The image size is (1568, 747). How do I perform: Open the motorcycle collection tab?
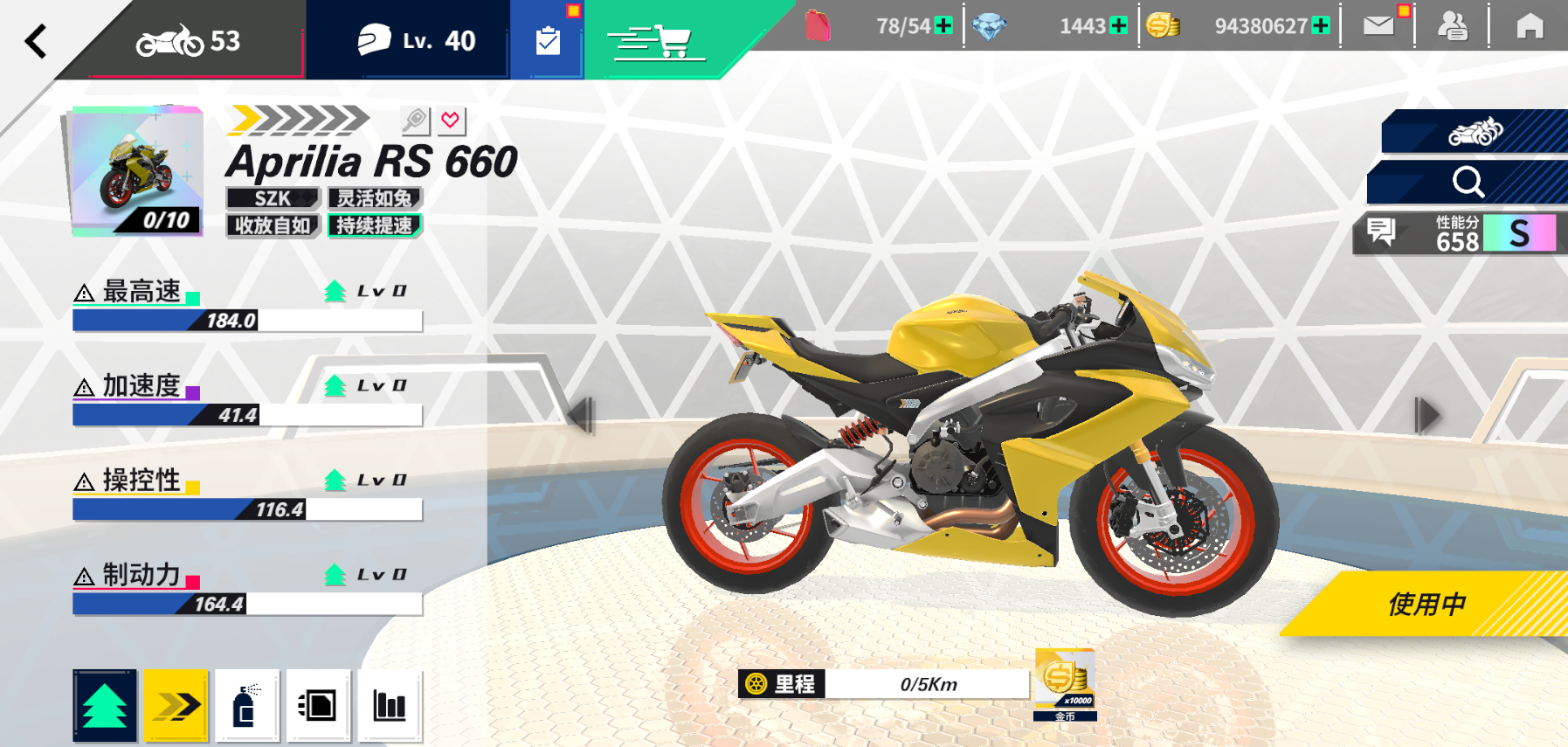coord(188,41)
